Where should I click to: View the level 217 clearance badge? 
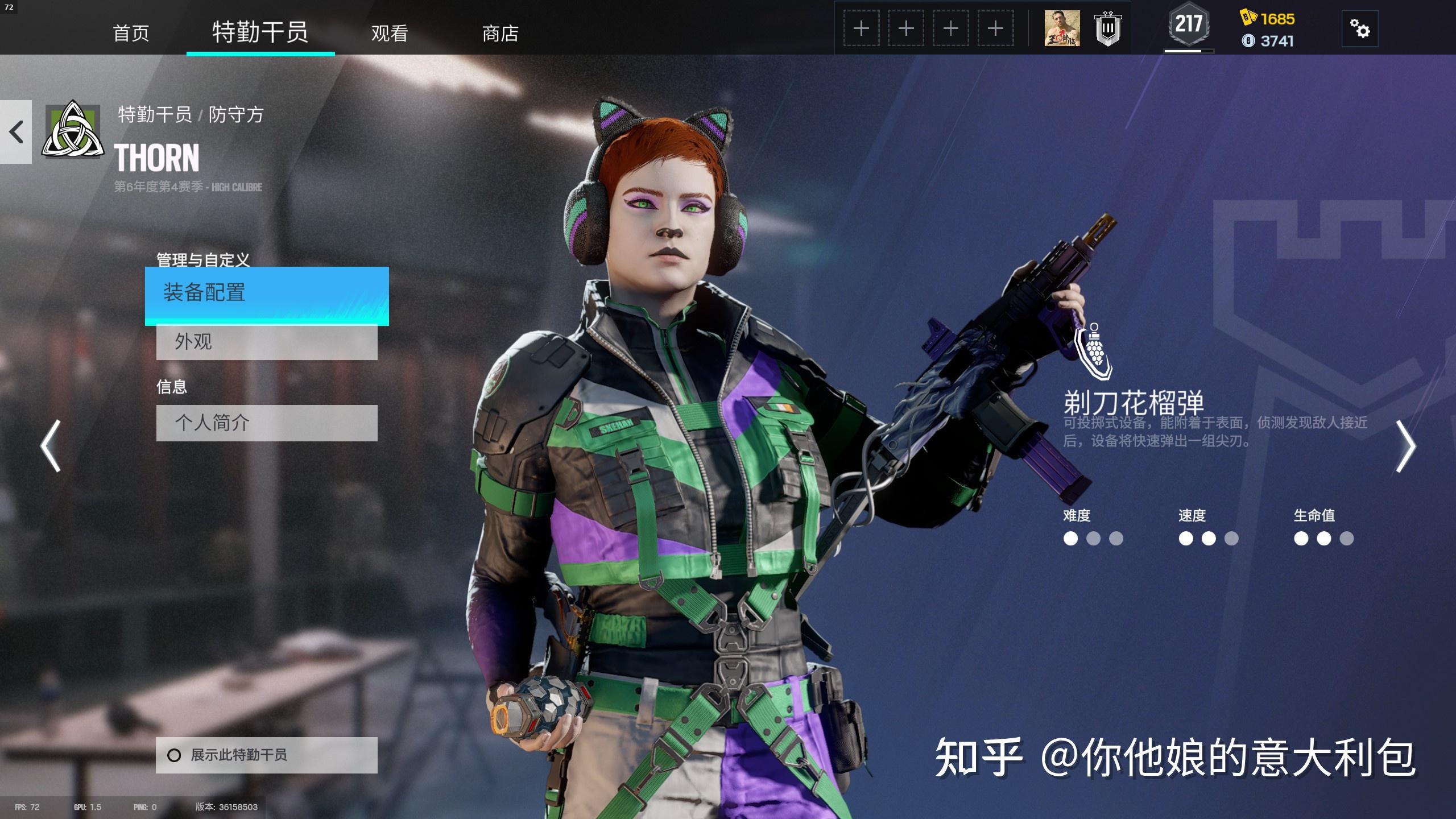coord(1189,26)
